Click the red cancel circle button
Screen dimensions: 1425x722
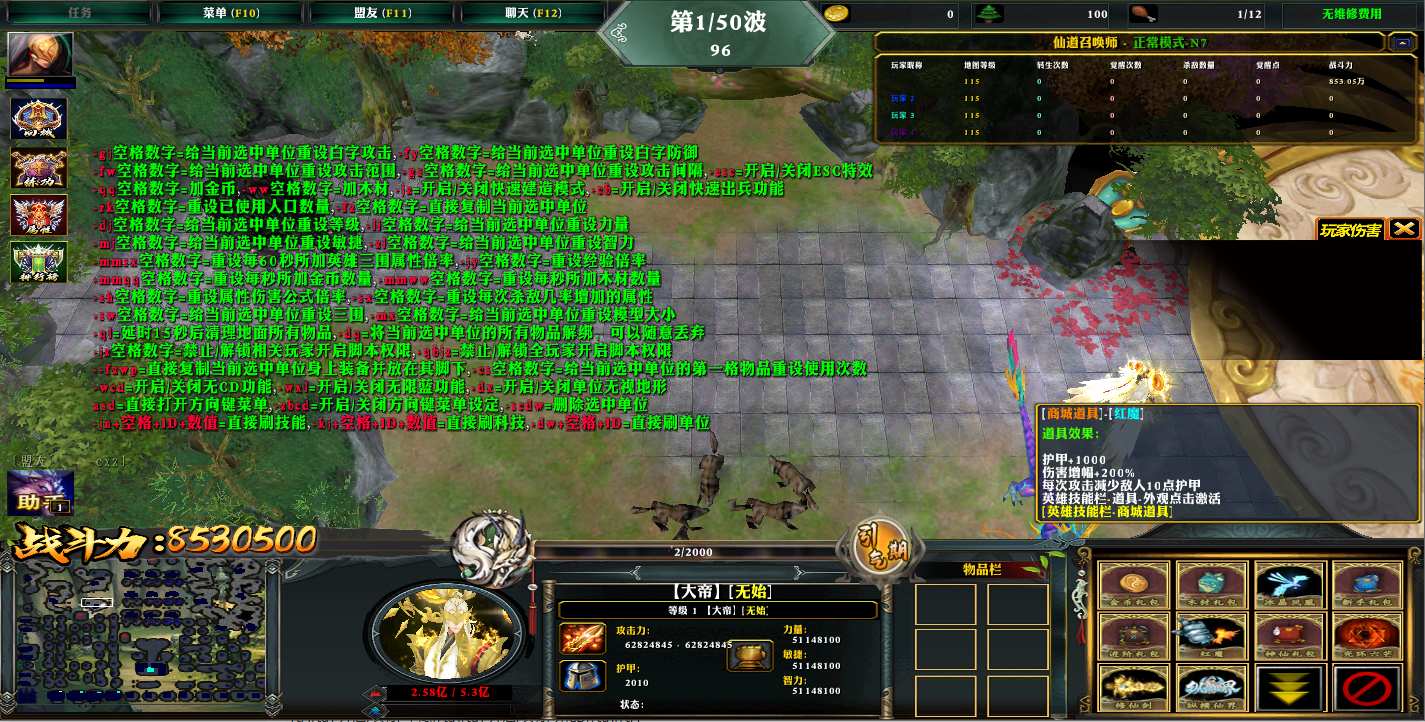coord(1366,689)
